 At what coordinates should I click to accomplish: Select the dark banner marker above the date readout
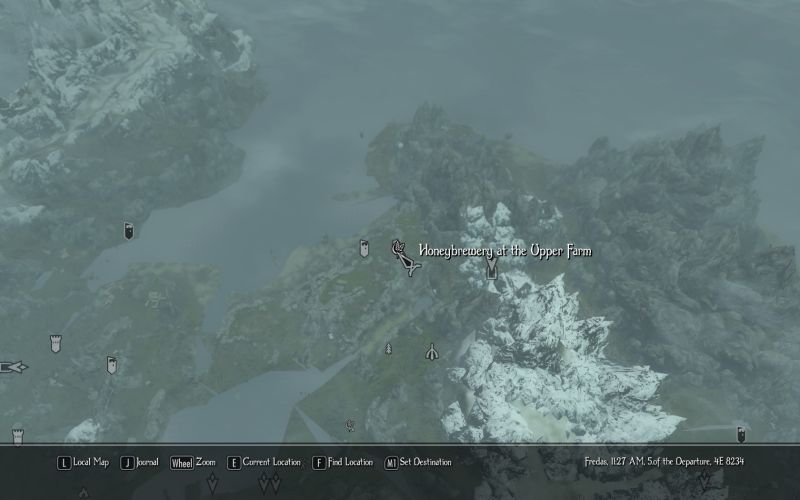pyautogui.click(x=740, y=435)
